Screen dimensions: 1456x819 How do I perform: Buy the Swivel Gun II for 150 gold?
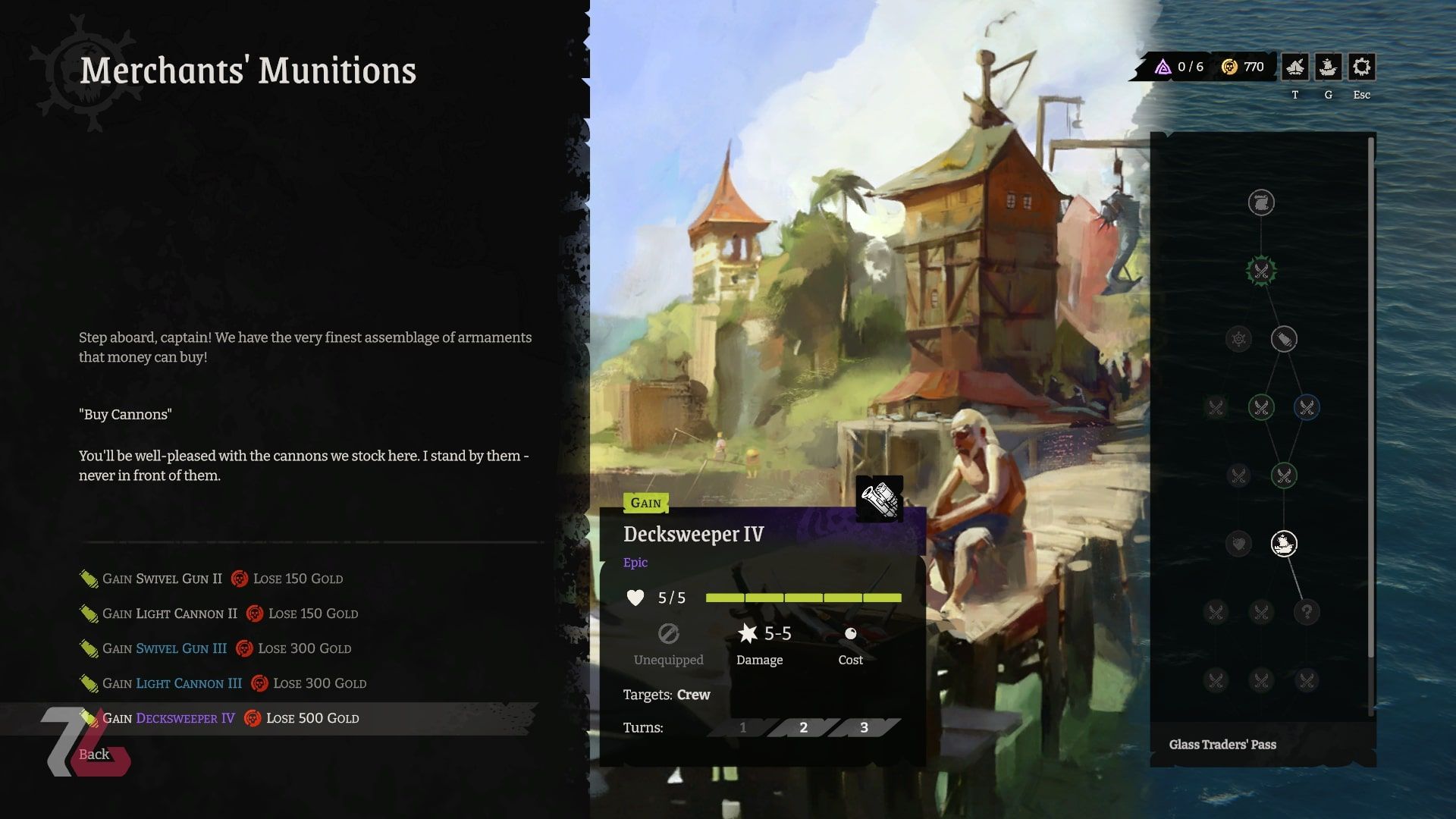pos(211,579)
